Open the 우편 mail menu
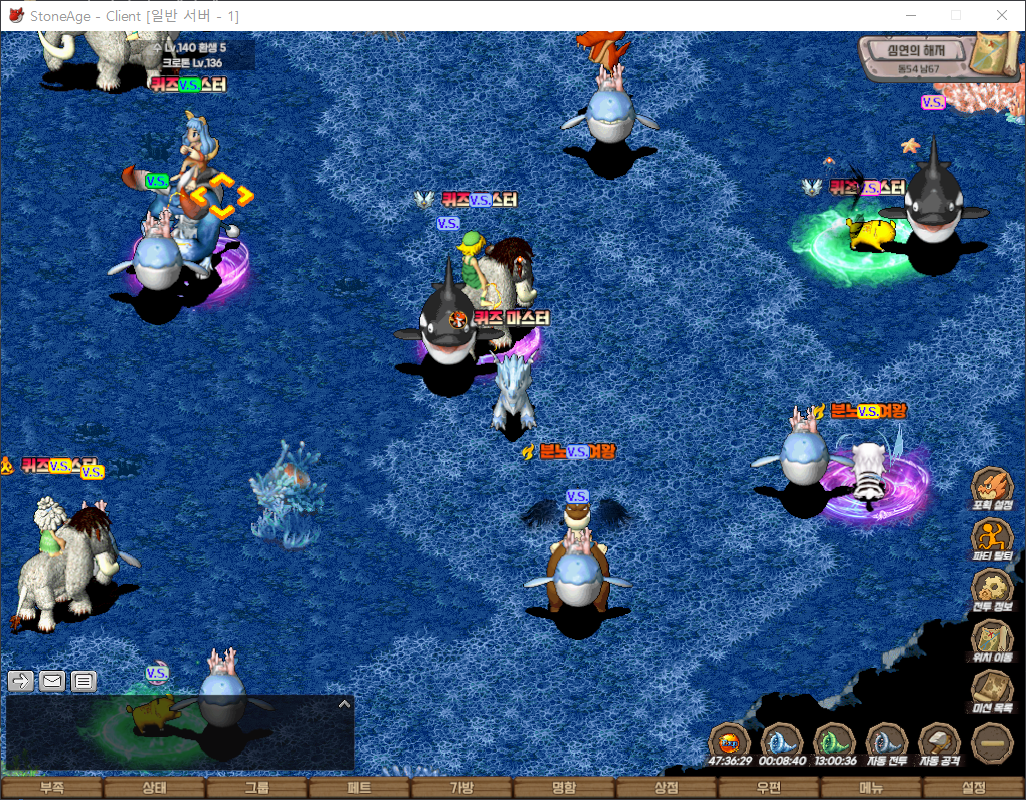The height and width of the screenshot is (800, 1026). (769, 788)
